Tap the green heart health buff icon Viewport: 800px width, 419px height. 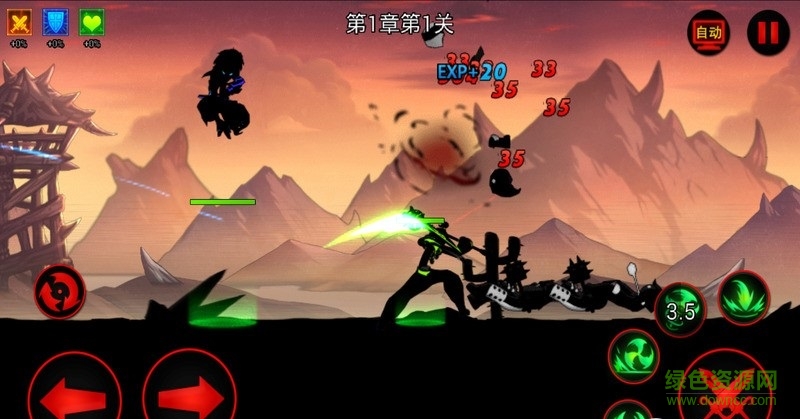tap(92, 22)
